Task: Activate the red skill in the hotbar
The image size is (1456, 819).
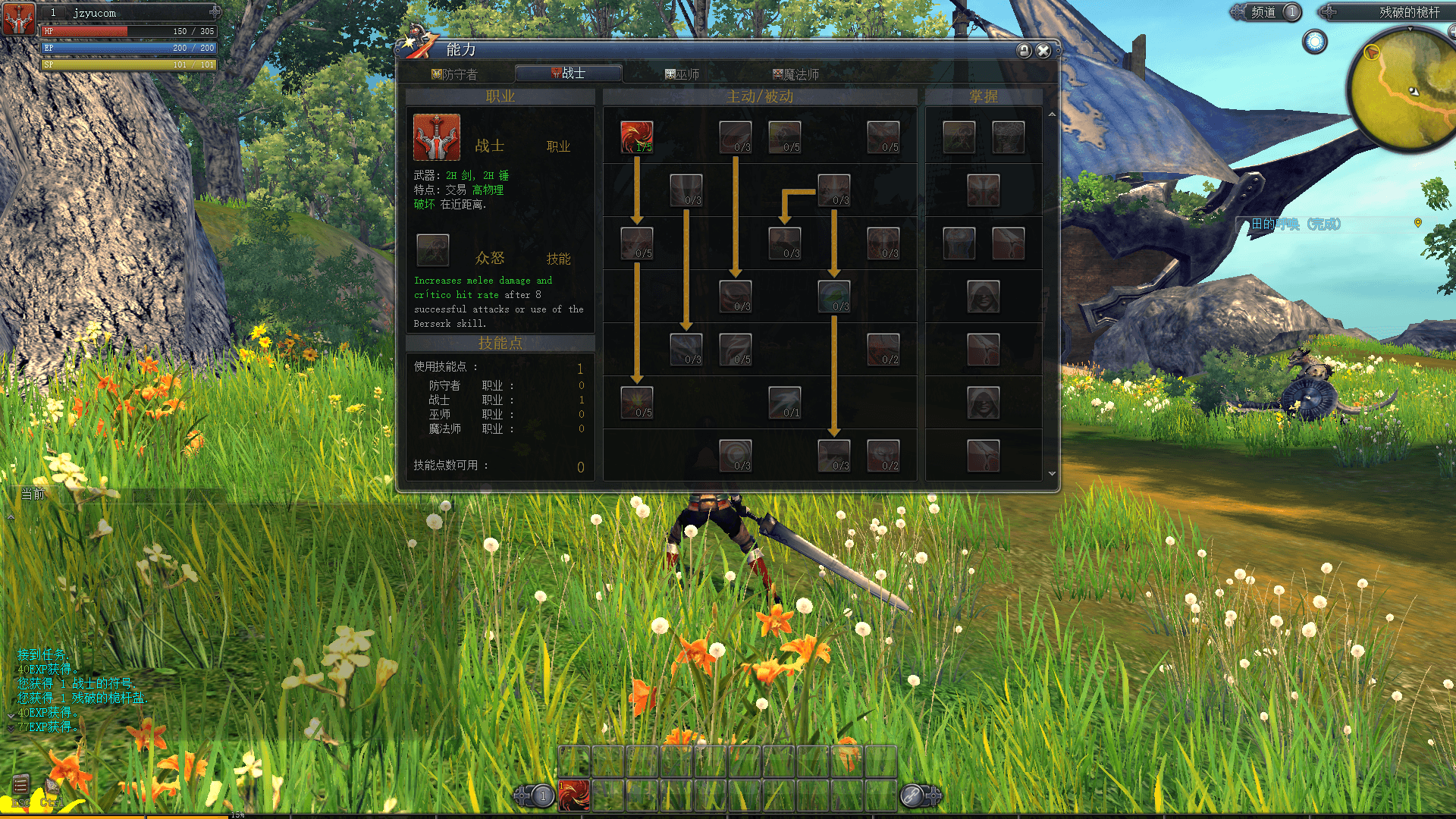Action: (574, 795)
